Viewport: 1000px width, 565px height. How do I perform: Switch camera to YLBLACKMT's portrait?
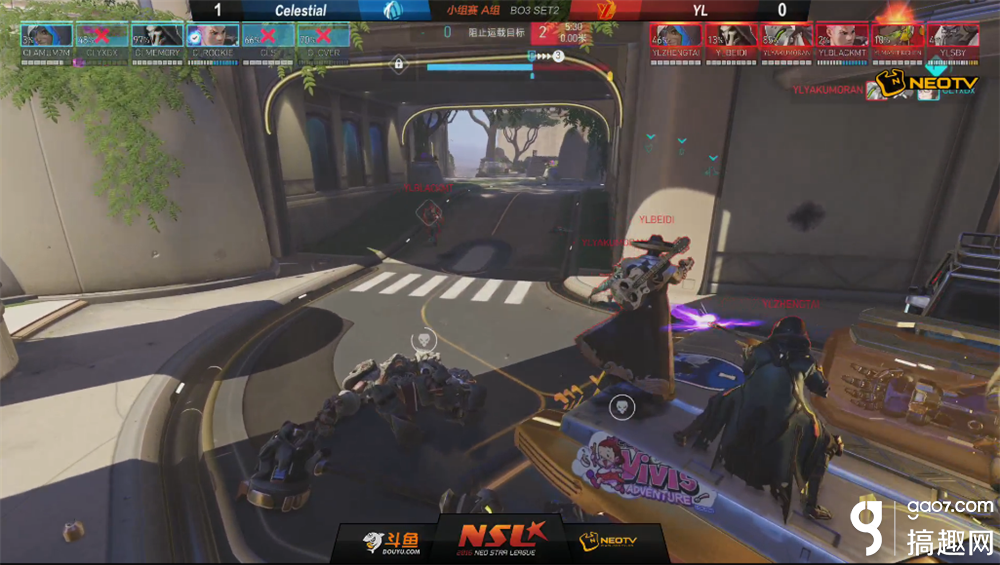coord(841,38)
